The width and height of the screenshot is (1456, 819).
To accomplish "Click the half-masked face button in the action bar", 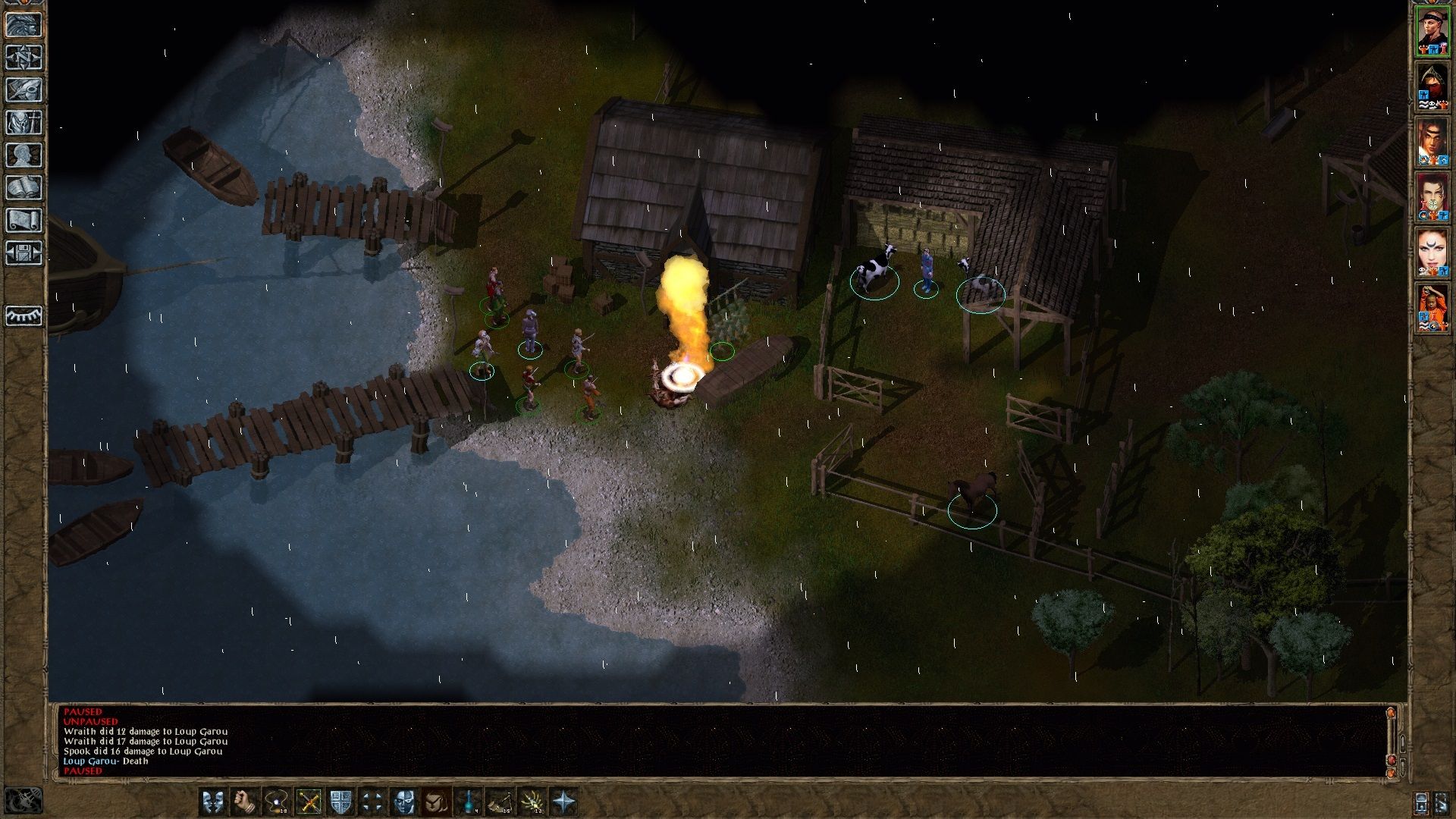I will coord(405,802).
